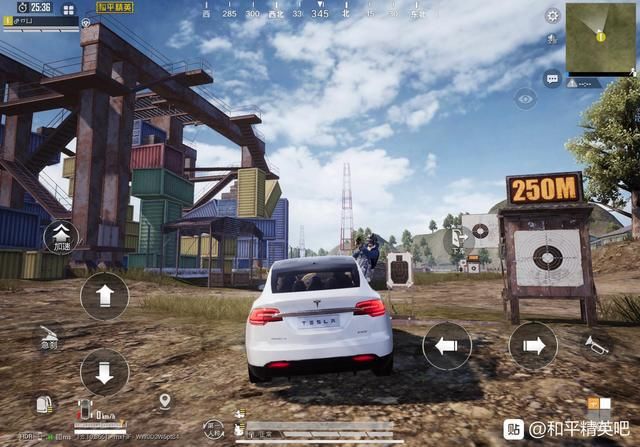Screen dimensions: 640x447
Task: Reverse using the down arrow button
Action: [104, 372]
